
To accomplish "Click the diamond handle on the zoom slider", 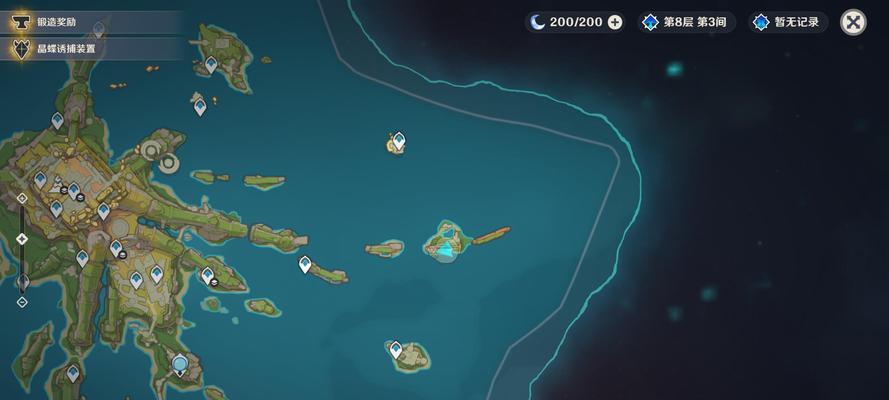I will 22,239.
